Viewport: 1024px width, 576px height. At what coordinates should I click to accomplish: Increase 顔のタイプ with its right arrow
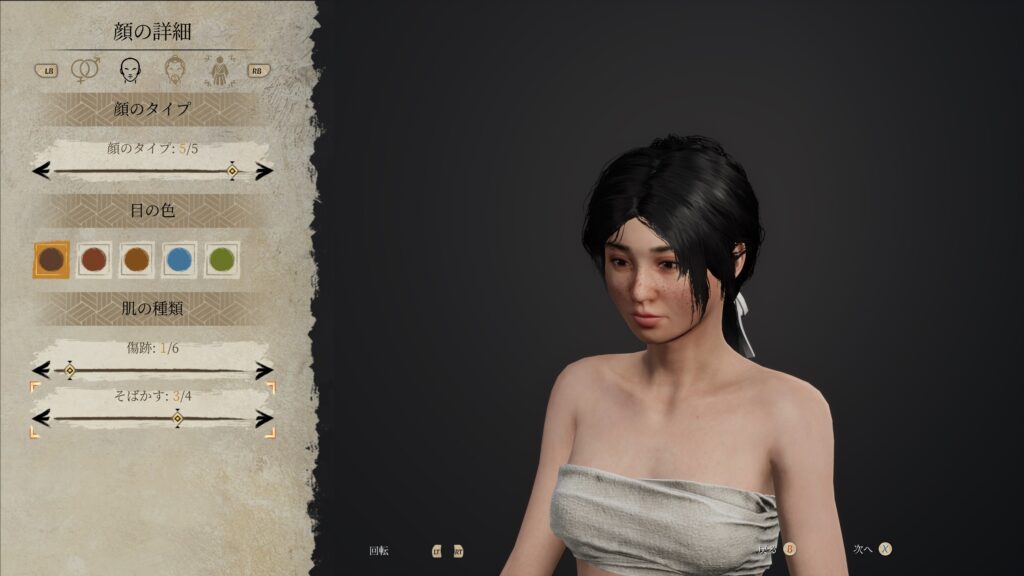pyautogui.click(x=264, y=171)
